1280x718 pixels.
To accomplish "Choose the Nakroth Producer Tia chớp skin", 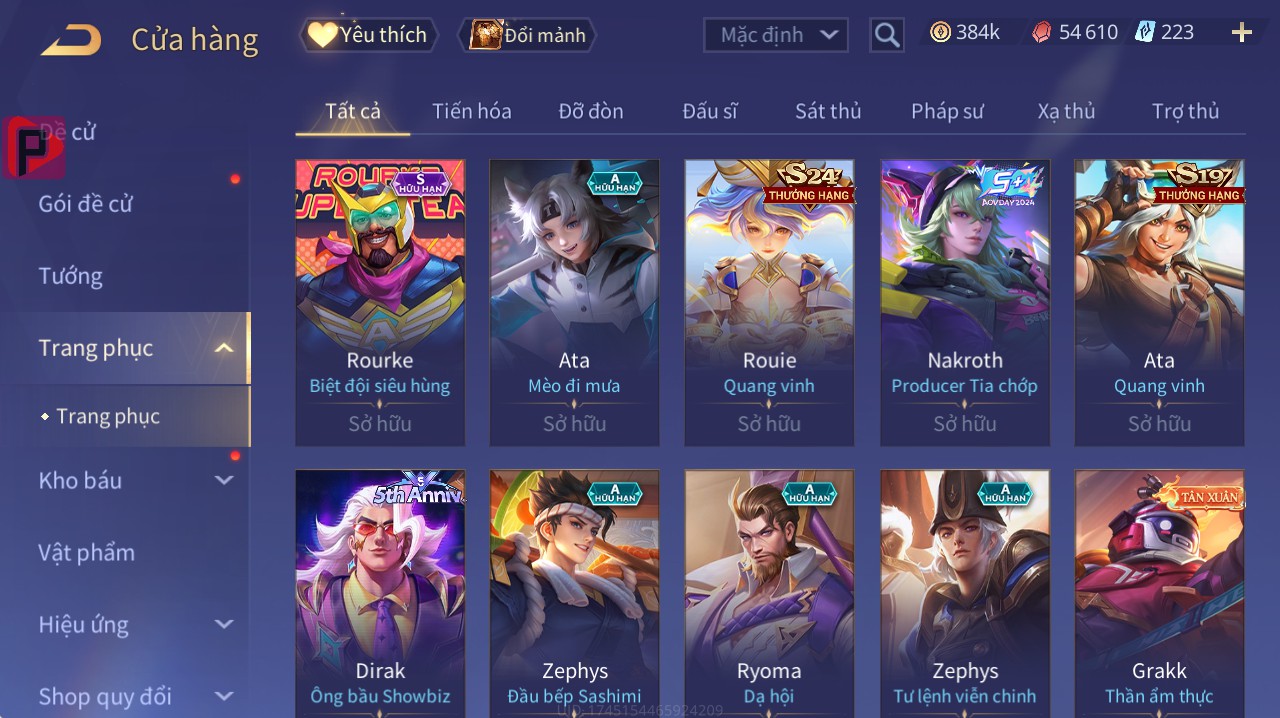I will pos(964,302).
